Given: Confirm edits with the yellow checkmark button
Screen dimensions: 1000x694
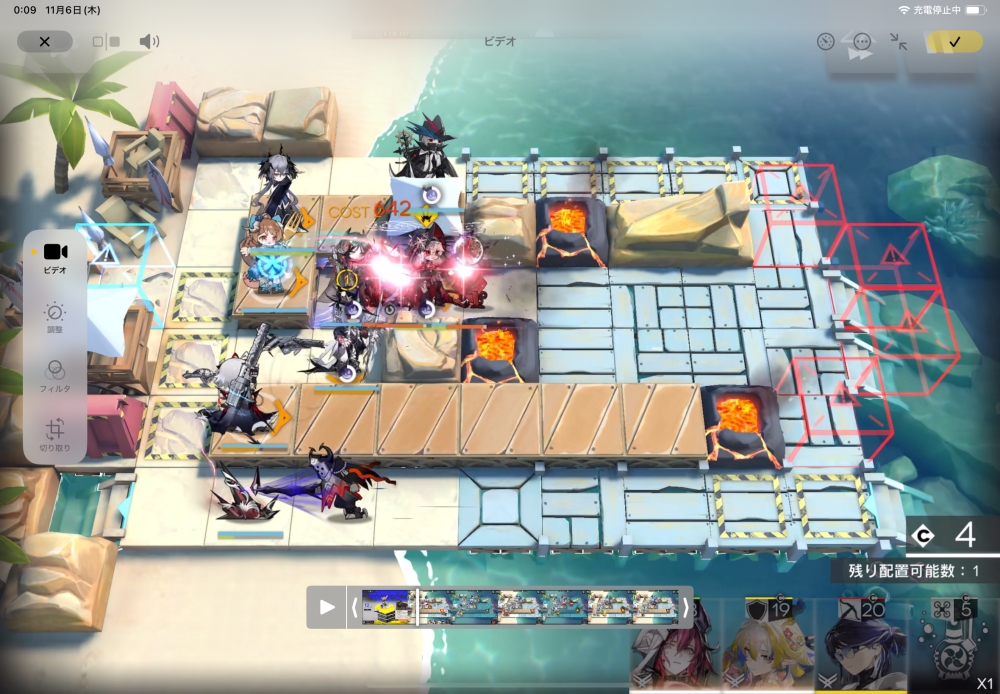Looking at the screenshot, I should pos(954,42).
